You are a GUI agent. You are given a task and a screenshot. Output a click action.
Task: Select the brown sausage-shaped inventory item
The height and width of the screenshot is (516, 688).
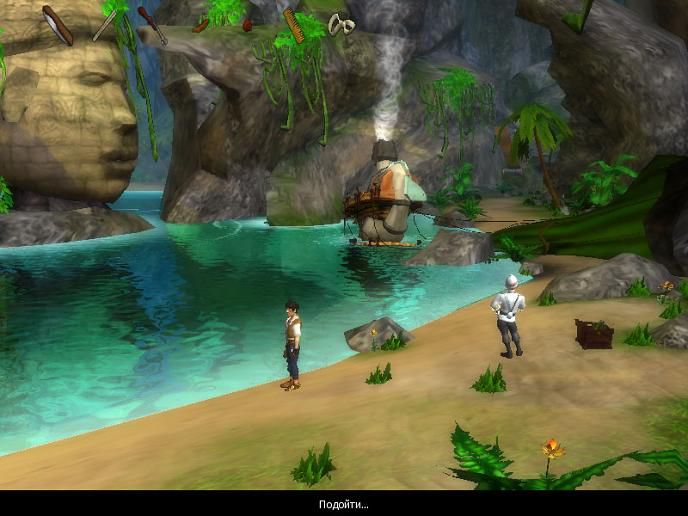tap(200, 25)
